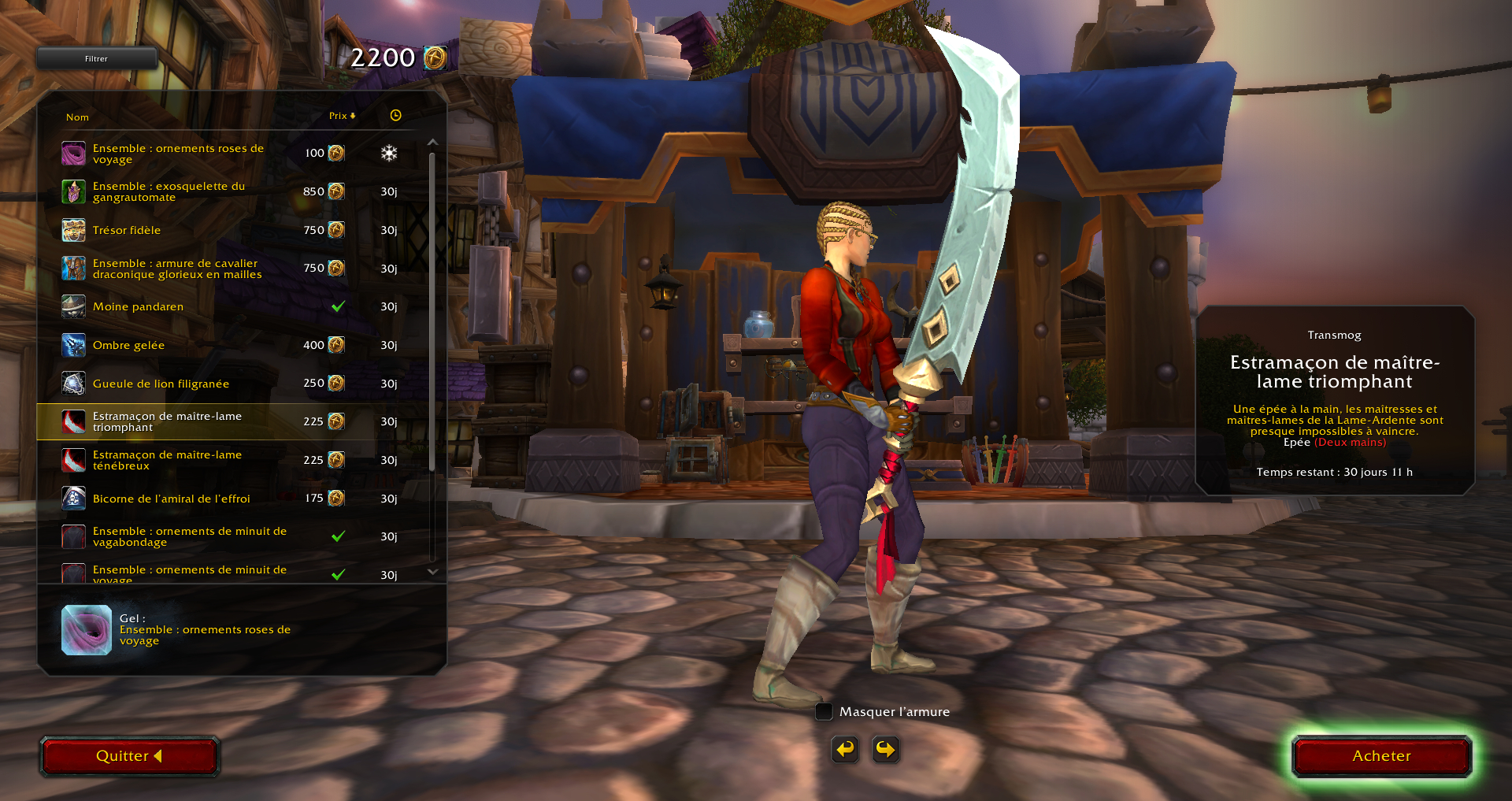Rotate the character model right

(x=885, y=749)
